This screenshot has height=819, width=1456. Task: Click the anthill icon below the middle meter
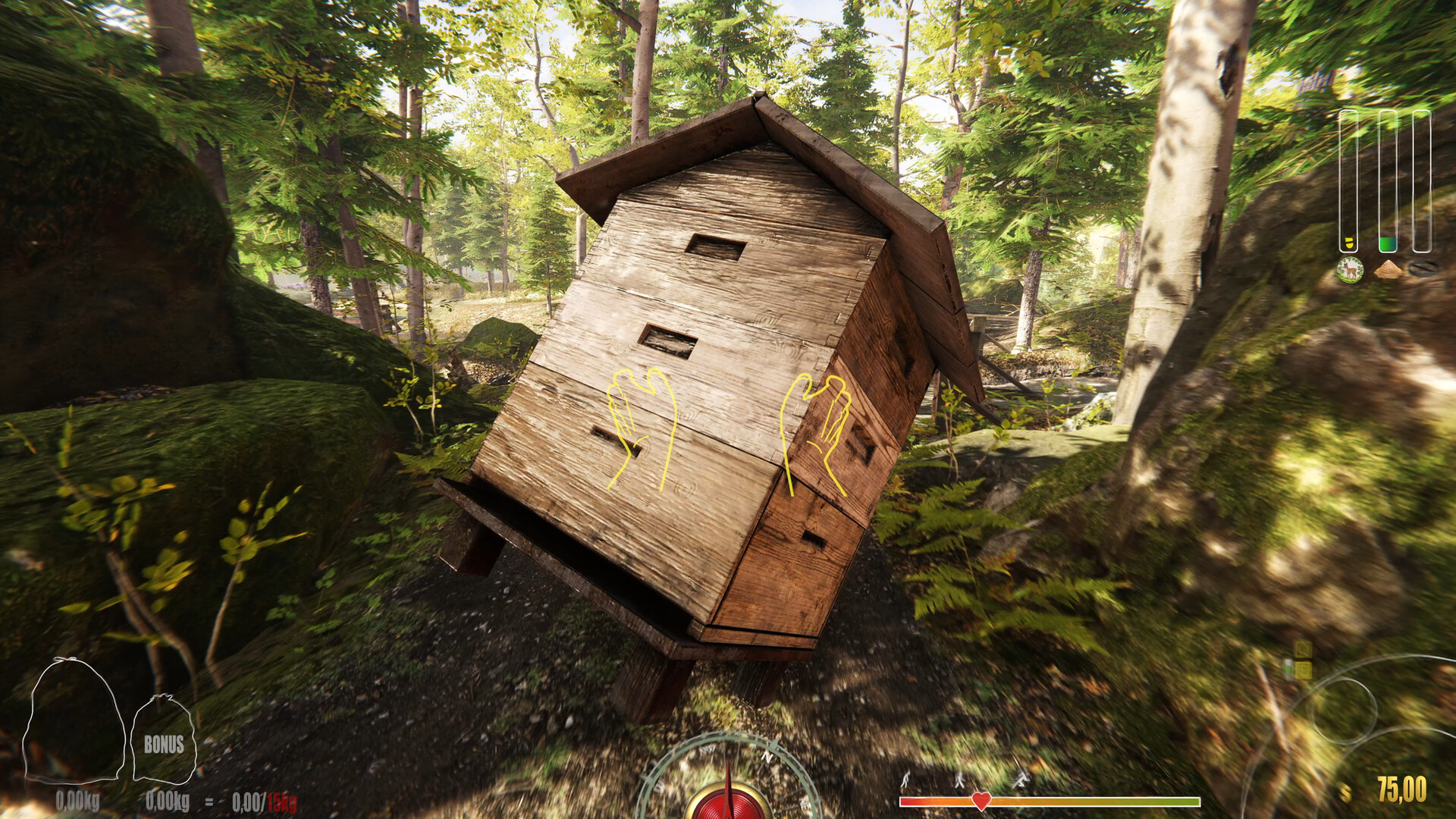click(1388, 269)
